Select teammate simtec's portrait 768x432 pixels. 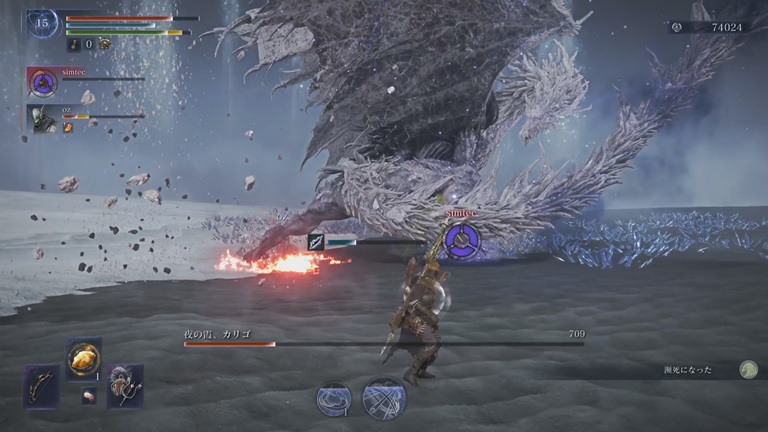tap(42, 82)
